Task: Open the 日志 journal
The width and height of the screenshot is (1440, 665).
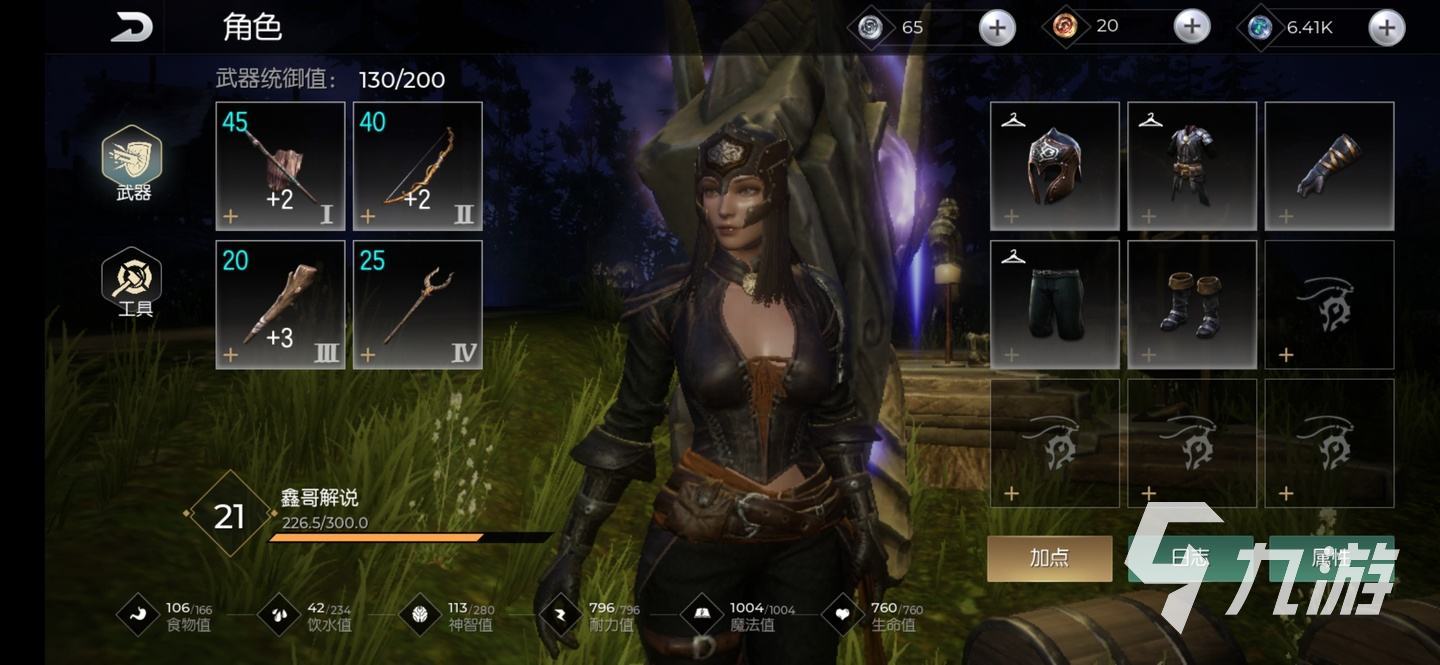Action: tap(1190, 558)
